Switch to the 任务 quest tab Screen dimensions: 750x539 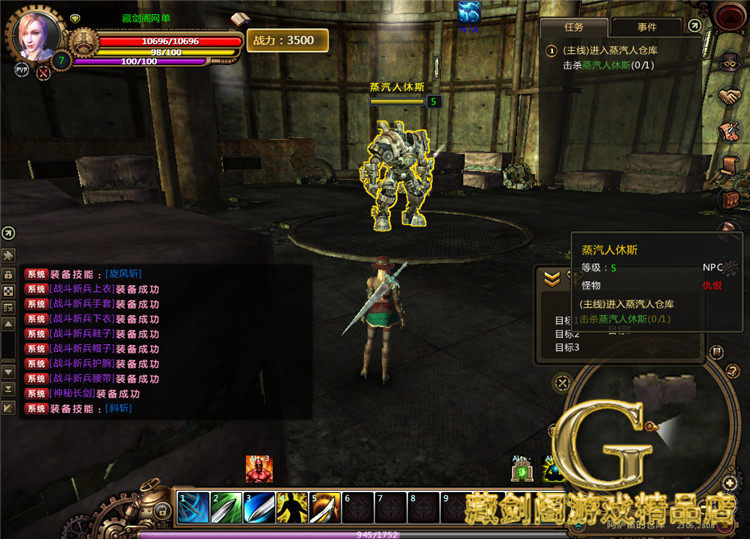[573, 27]
